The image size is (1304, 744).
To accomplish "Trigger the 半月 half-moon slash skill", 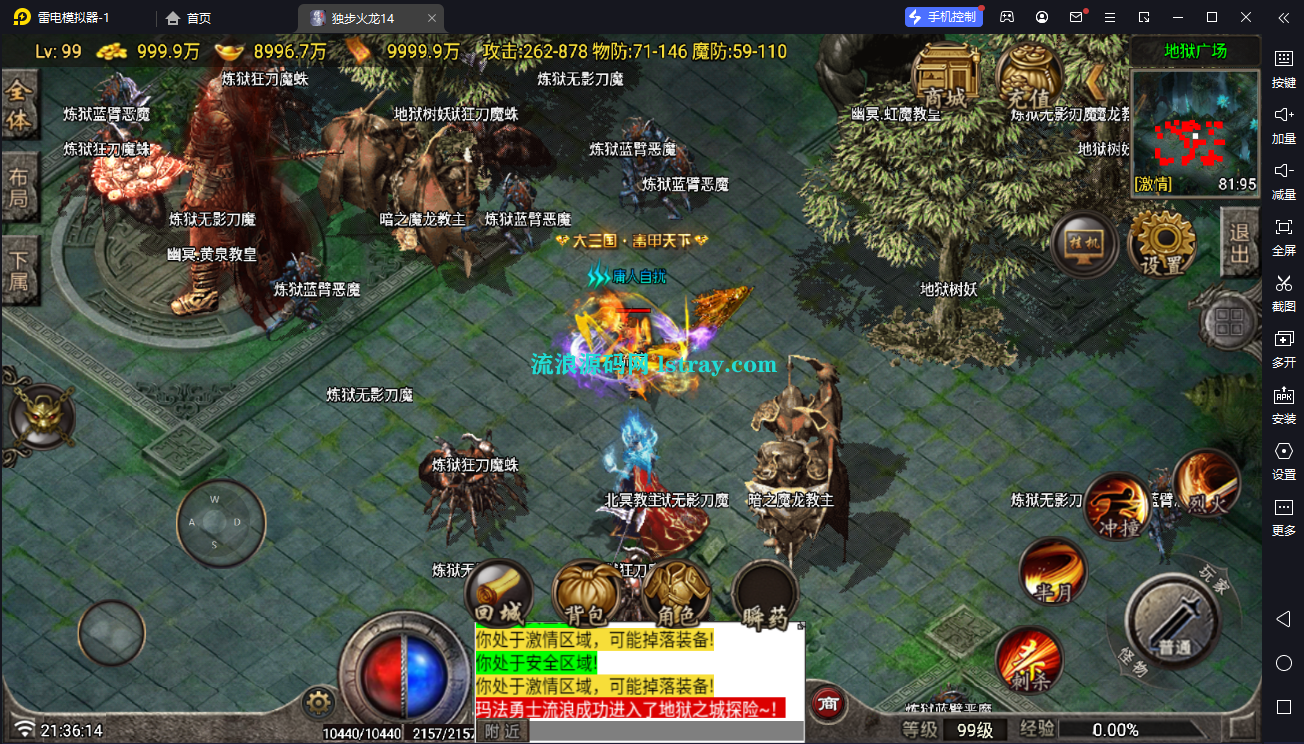I will click(1053, 571).
